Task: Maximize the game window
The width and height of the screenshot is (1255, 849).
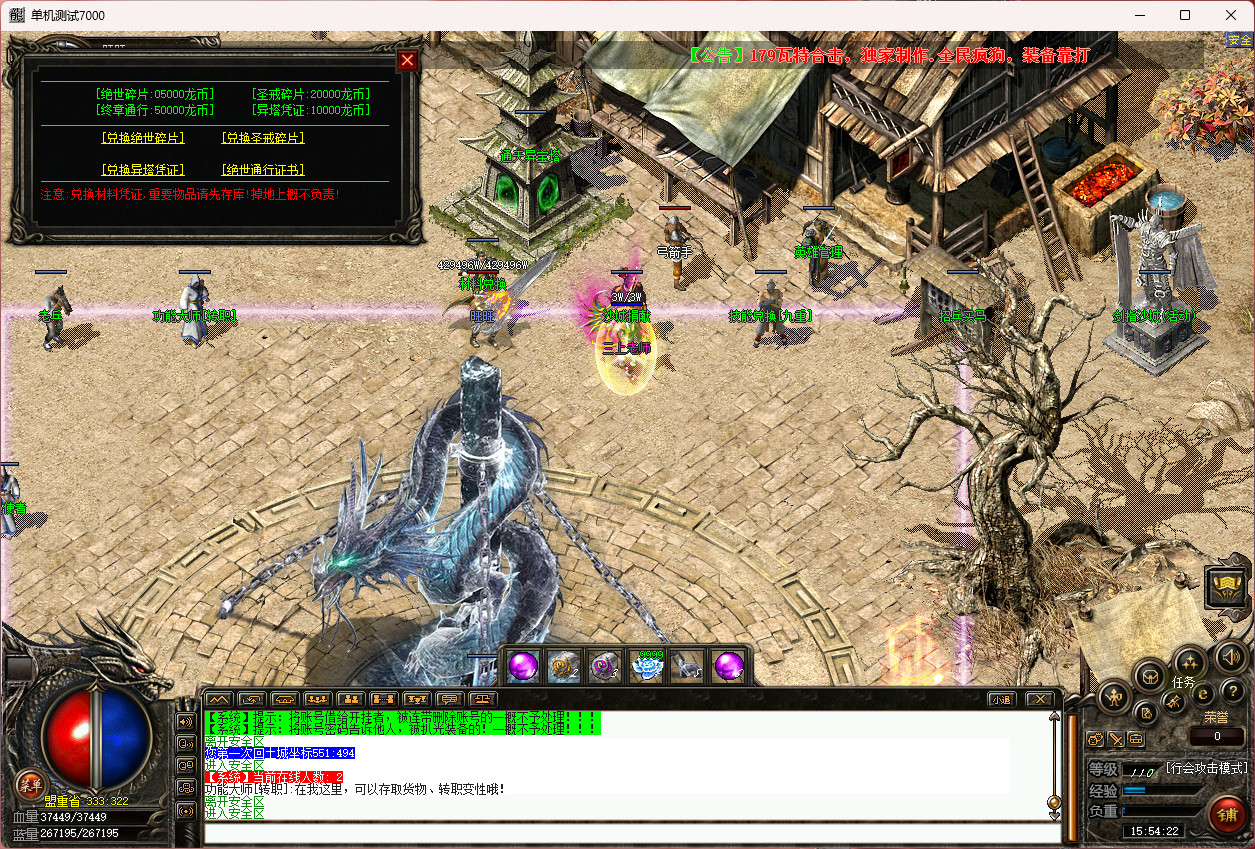Action: pyautogui.click(x=1185, y=15)
